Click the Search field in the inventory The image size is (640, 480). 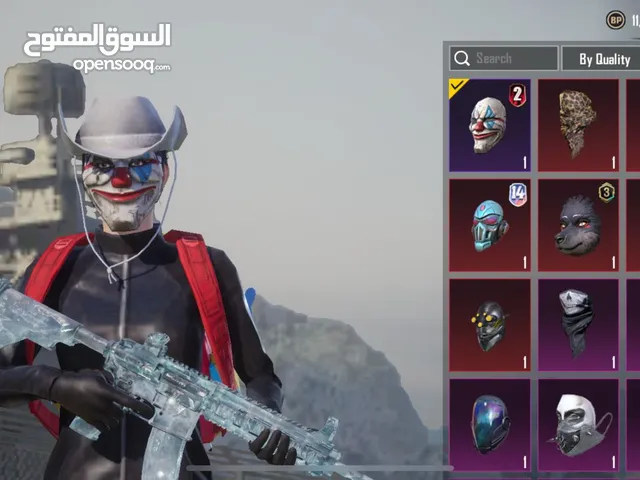503,58
